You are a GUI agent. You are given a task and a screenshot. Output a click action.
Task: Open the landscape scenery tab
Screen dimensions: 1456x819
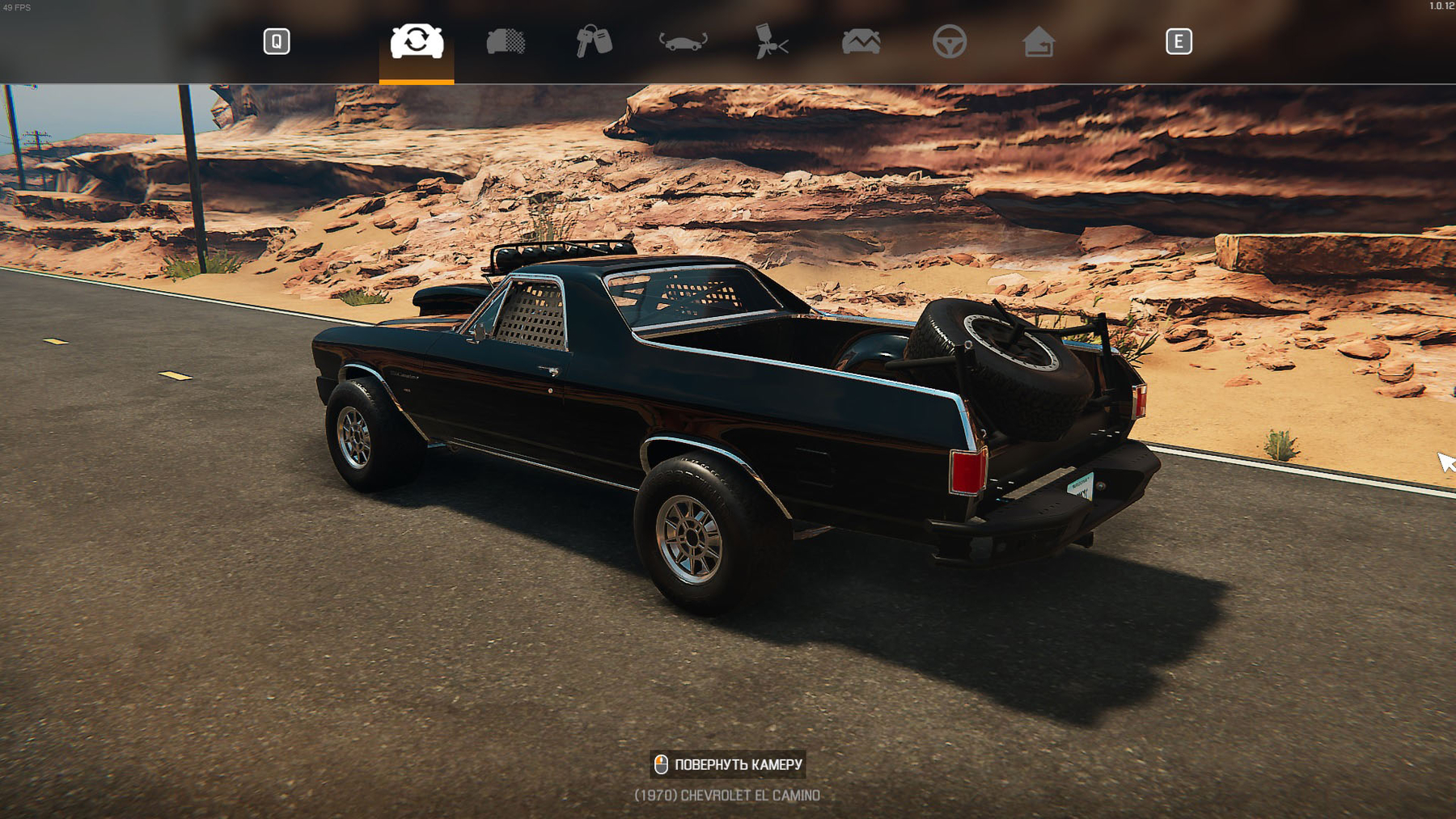point(861,41)
